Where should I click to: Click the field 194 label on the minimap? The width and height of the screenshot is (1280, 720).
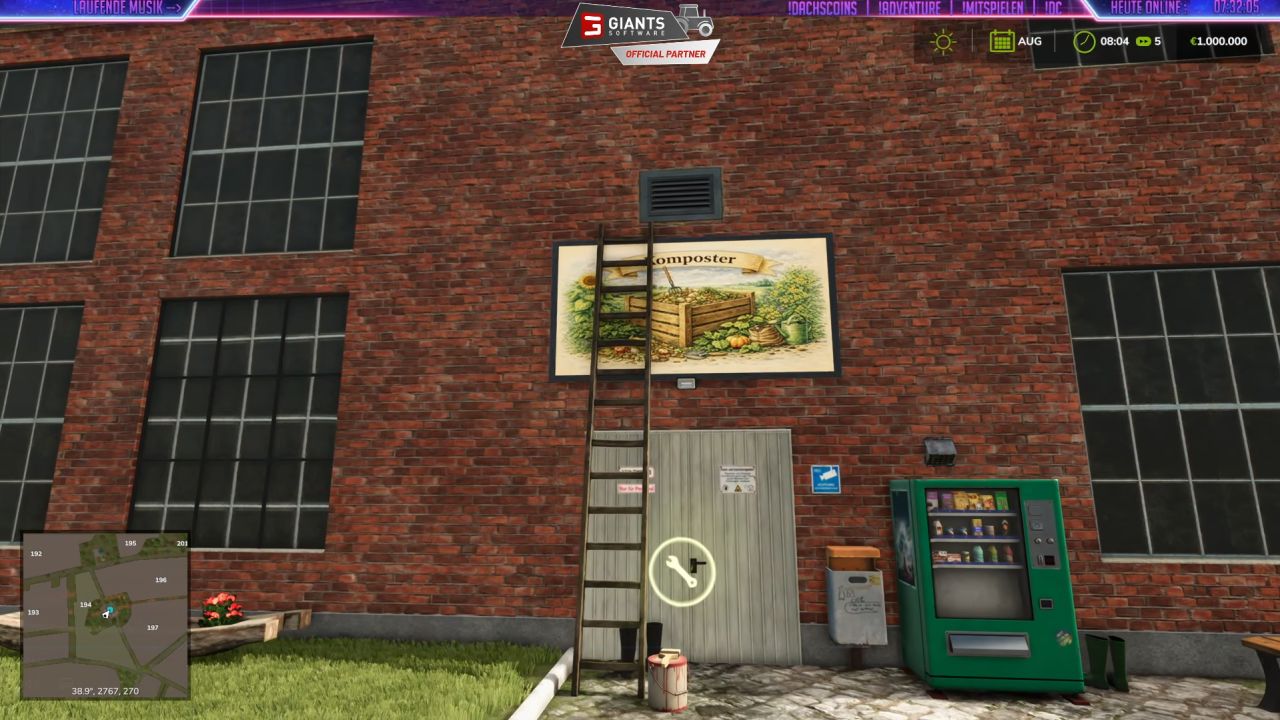(85, 605)
